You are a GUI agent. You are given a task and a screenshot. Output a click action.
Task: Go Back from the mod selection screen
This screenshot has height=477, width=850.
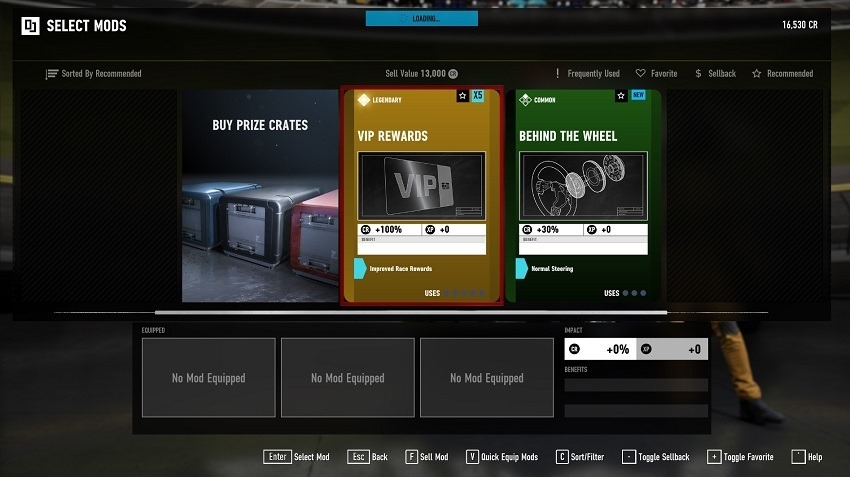[368, 457]
